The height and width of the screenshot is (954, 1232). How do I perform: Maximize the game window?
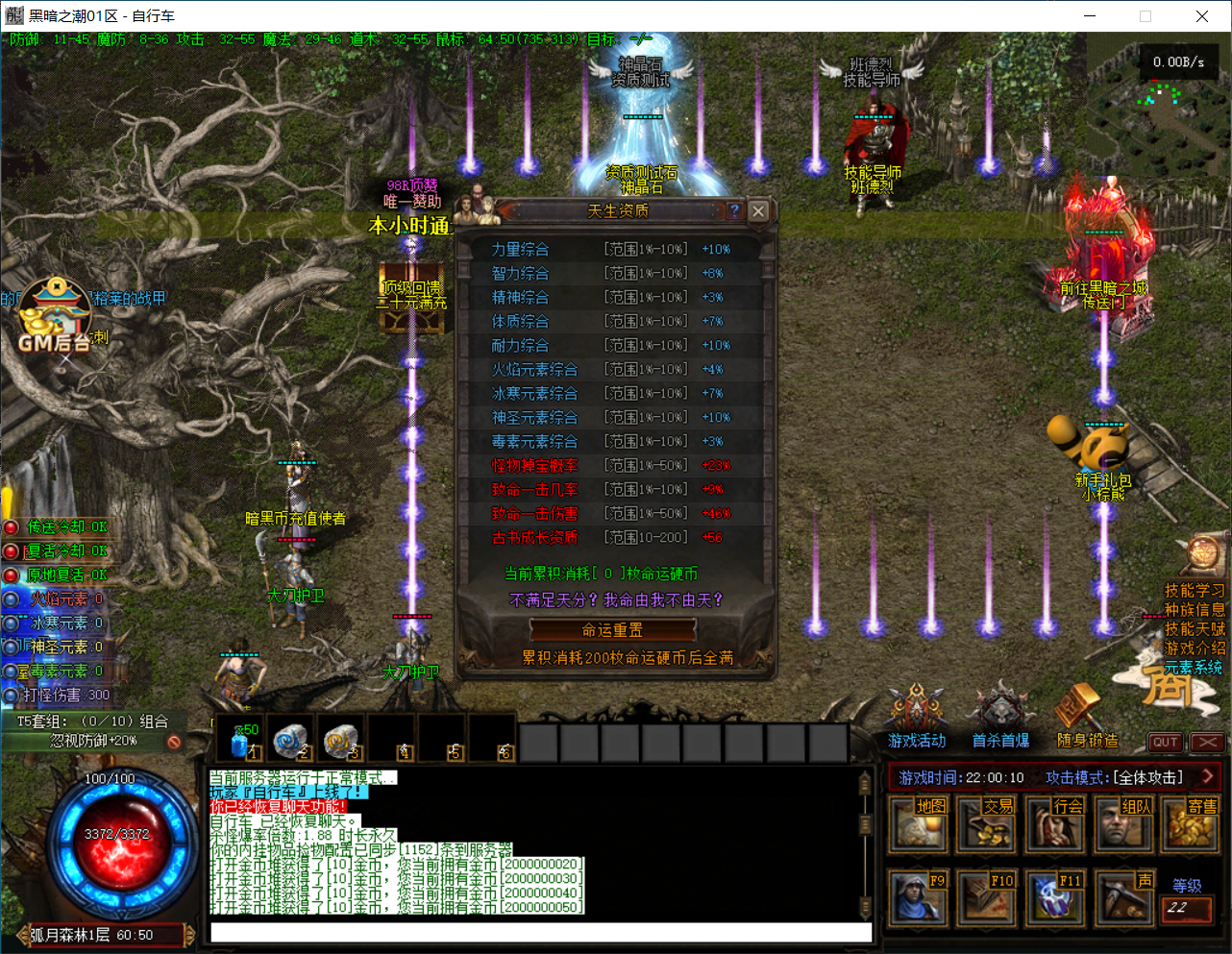point(1146,16)
